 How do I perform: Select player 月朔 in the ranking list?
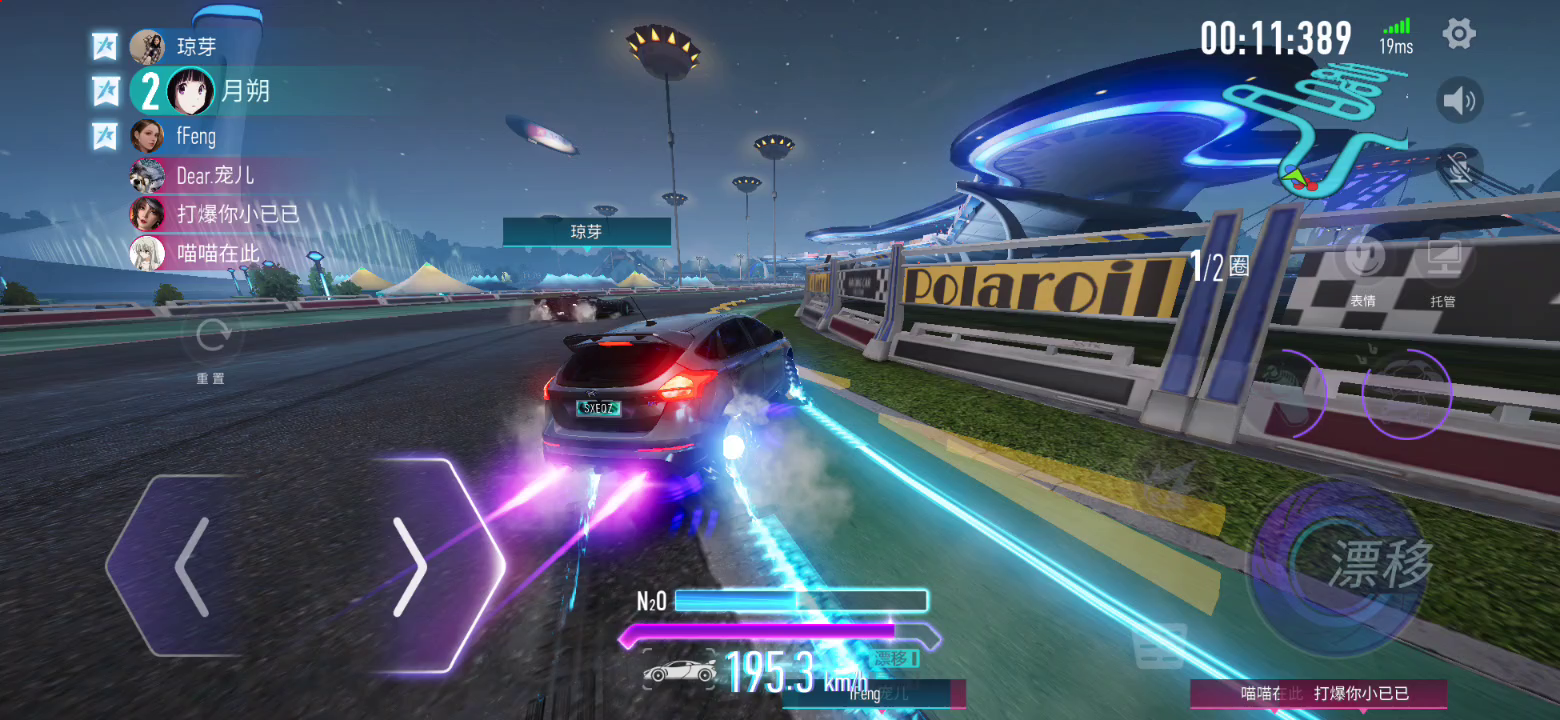(x=244, y=91)
